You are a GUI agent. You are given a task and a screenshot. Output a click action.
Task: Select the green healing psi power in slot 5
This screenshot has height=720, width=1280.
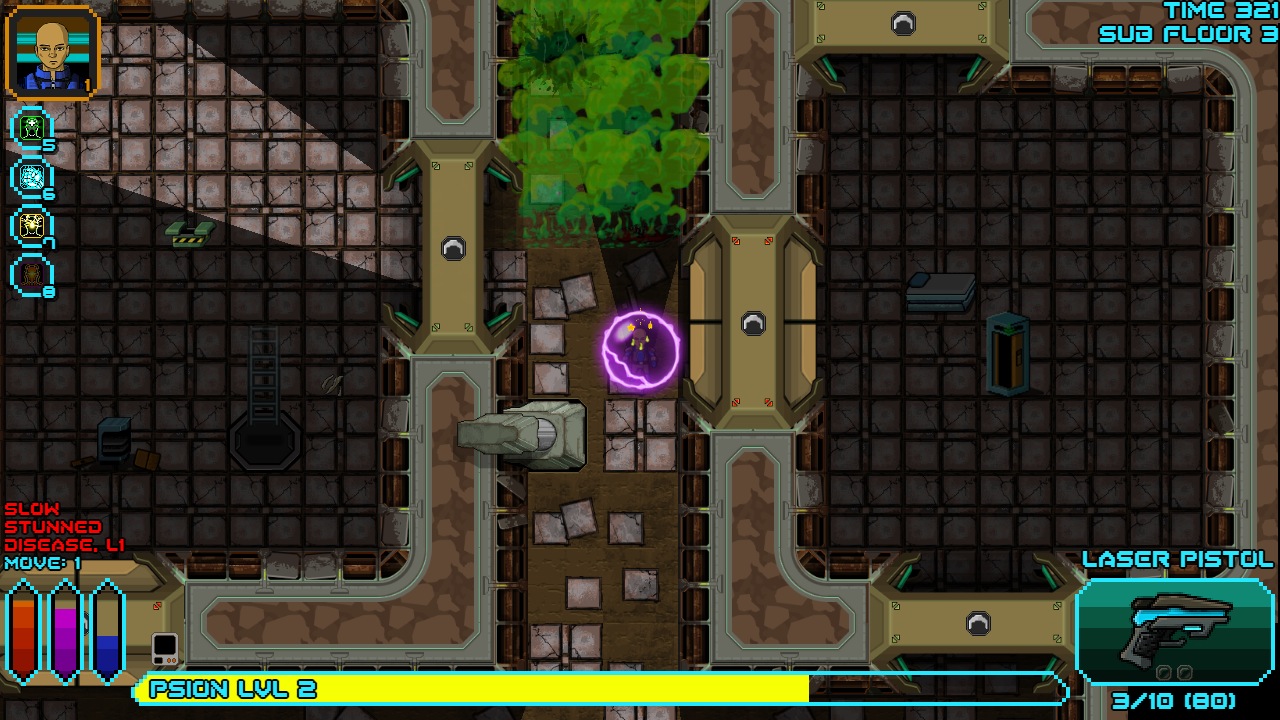click(30, 126)
